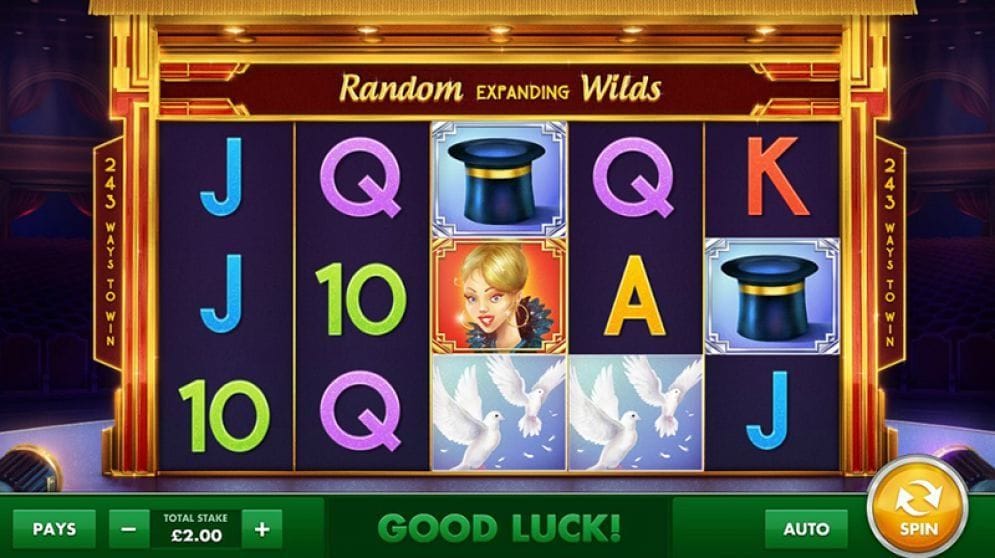The width and height of the screenshot is (995, 558).
Task: Hit the orange SPIN button
Action: pos(916,505)
